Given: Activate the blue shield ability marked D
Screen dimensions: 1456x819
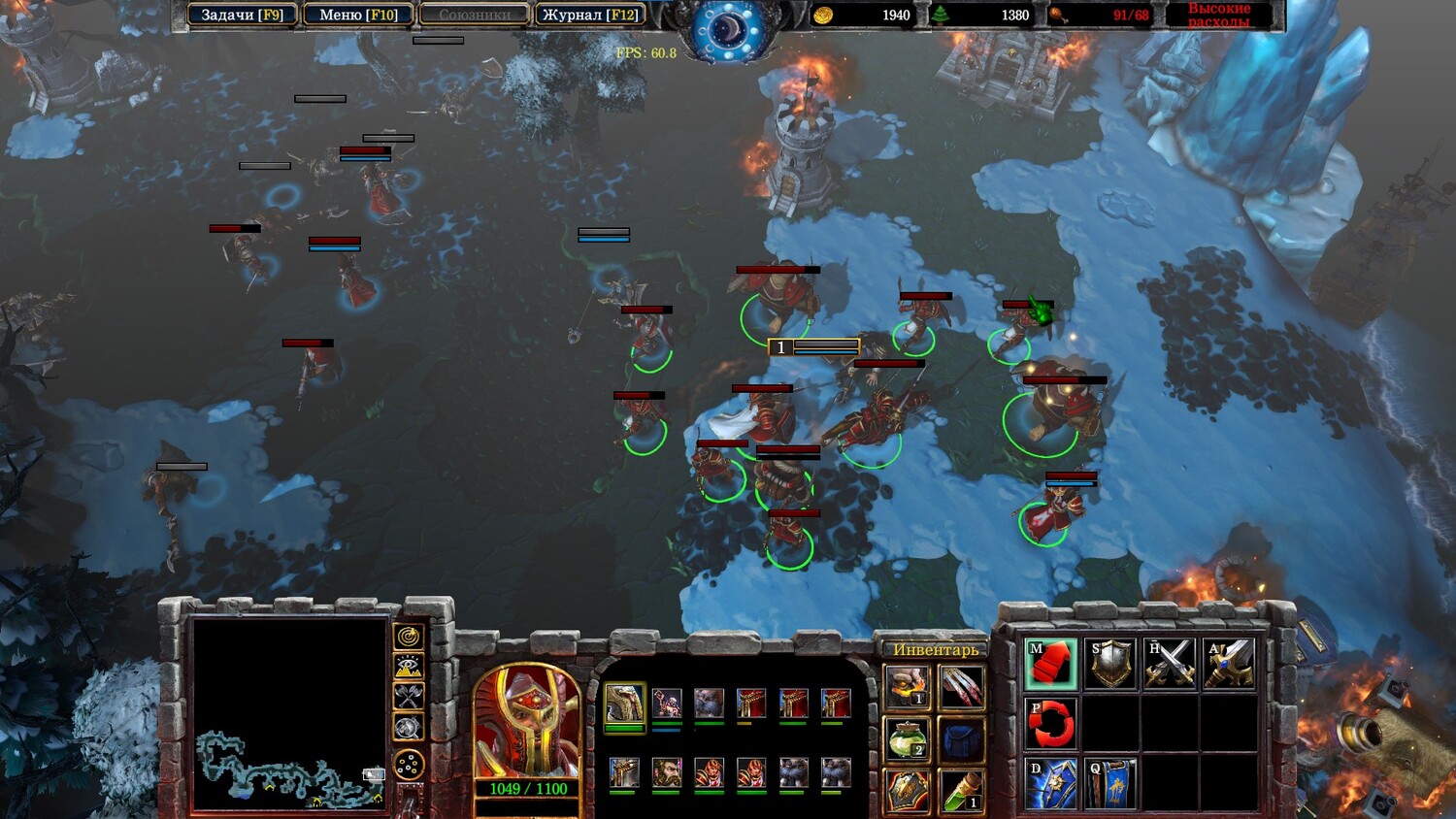Looking at the screenshot, I should coord(1051,783).
